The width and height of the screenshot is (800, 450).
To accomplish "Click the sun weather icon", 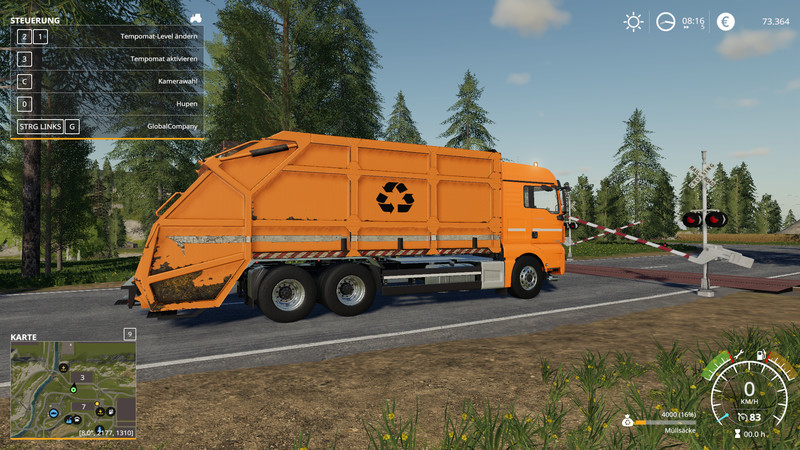I will 633,21.
